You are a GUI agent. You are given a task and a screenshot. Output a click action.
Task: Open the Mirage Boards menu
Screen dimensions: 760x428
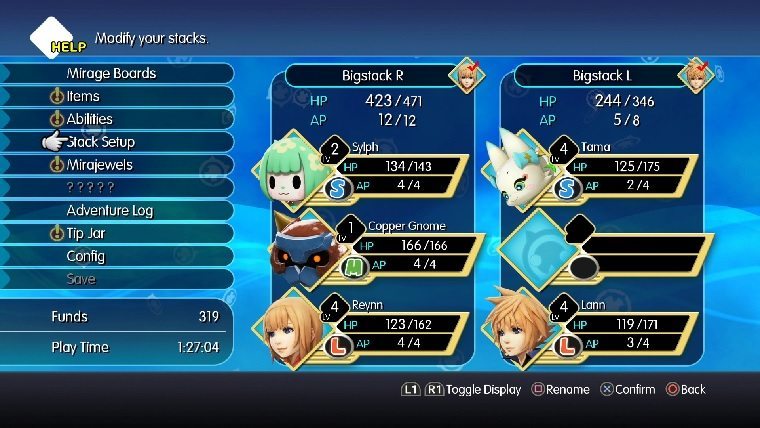pos(112,73)
